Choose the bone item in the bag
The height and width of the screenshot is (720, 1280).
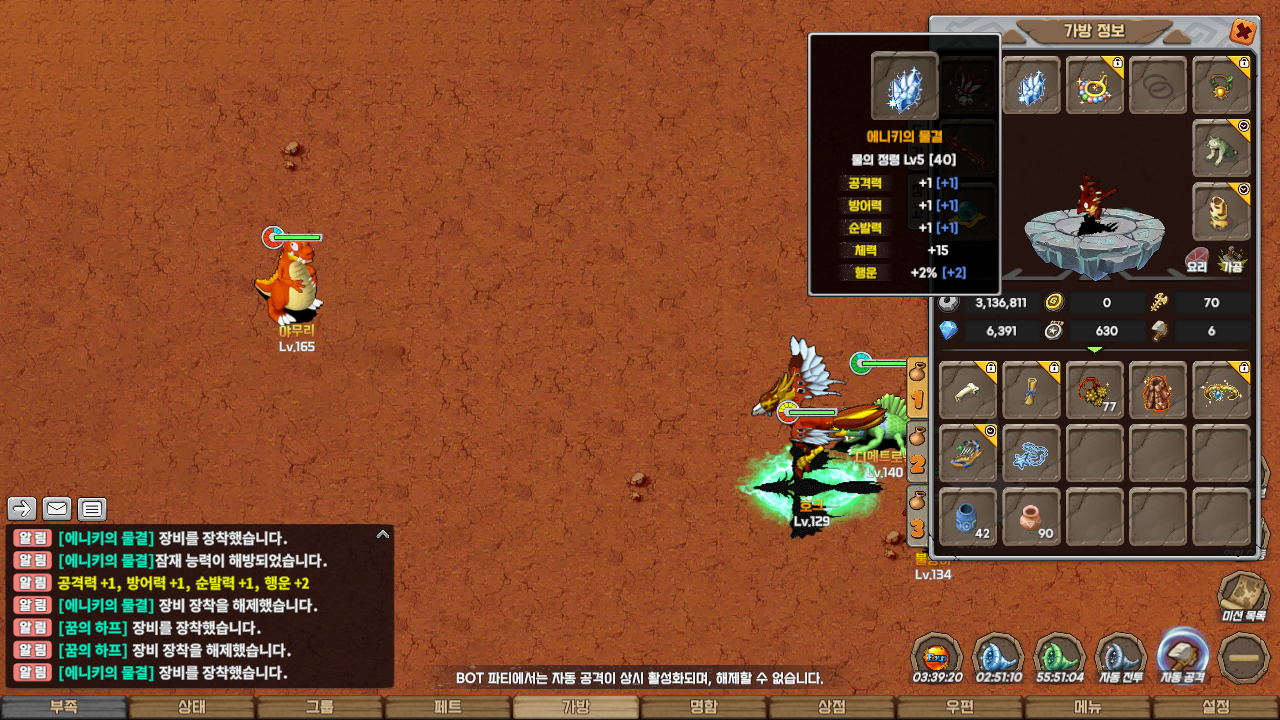(x=968, y=390)
